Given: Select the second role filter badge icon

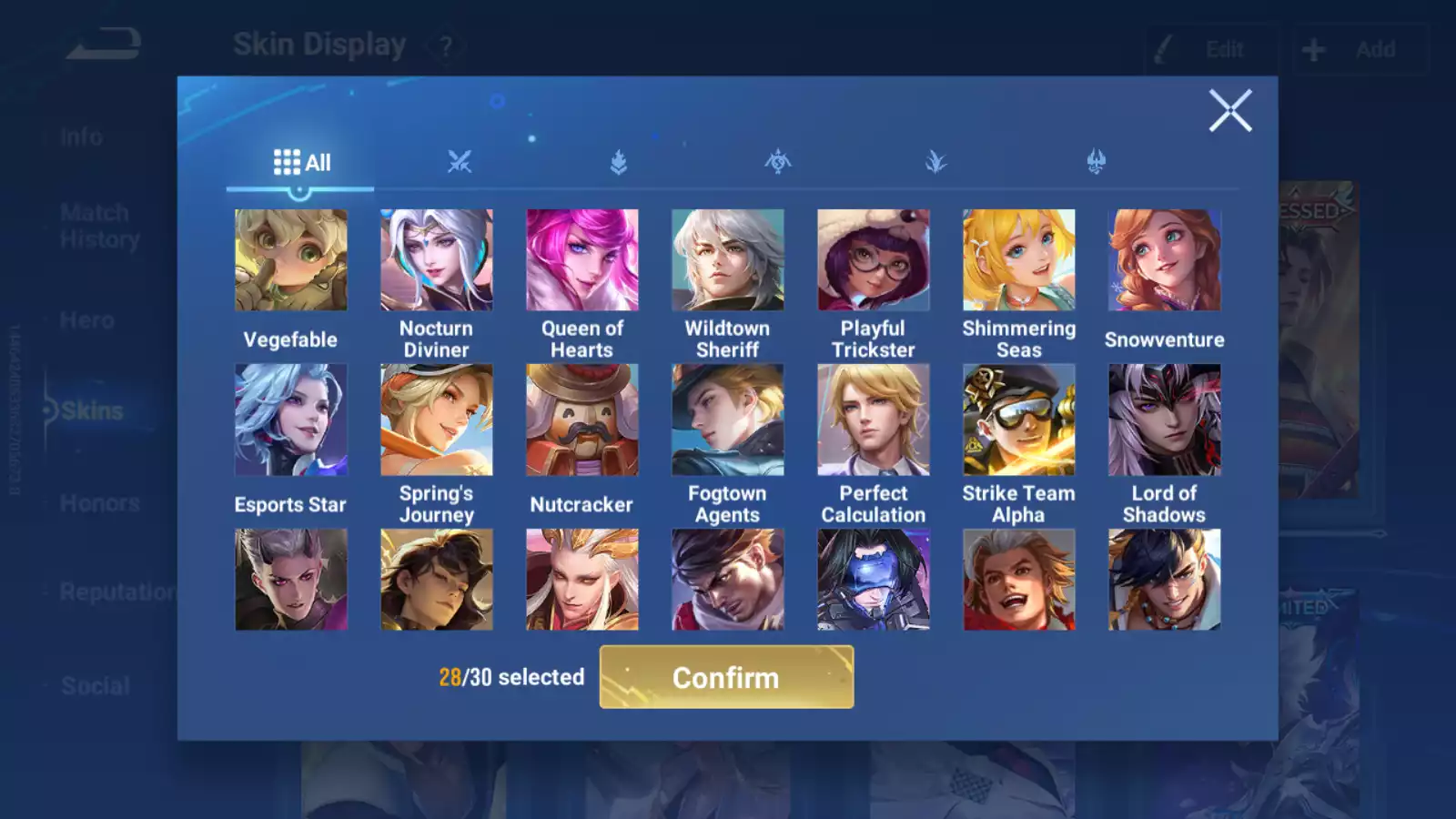Looking at the screenshot, I should pos(617,161).
